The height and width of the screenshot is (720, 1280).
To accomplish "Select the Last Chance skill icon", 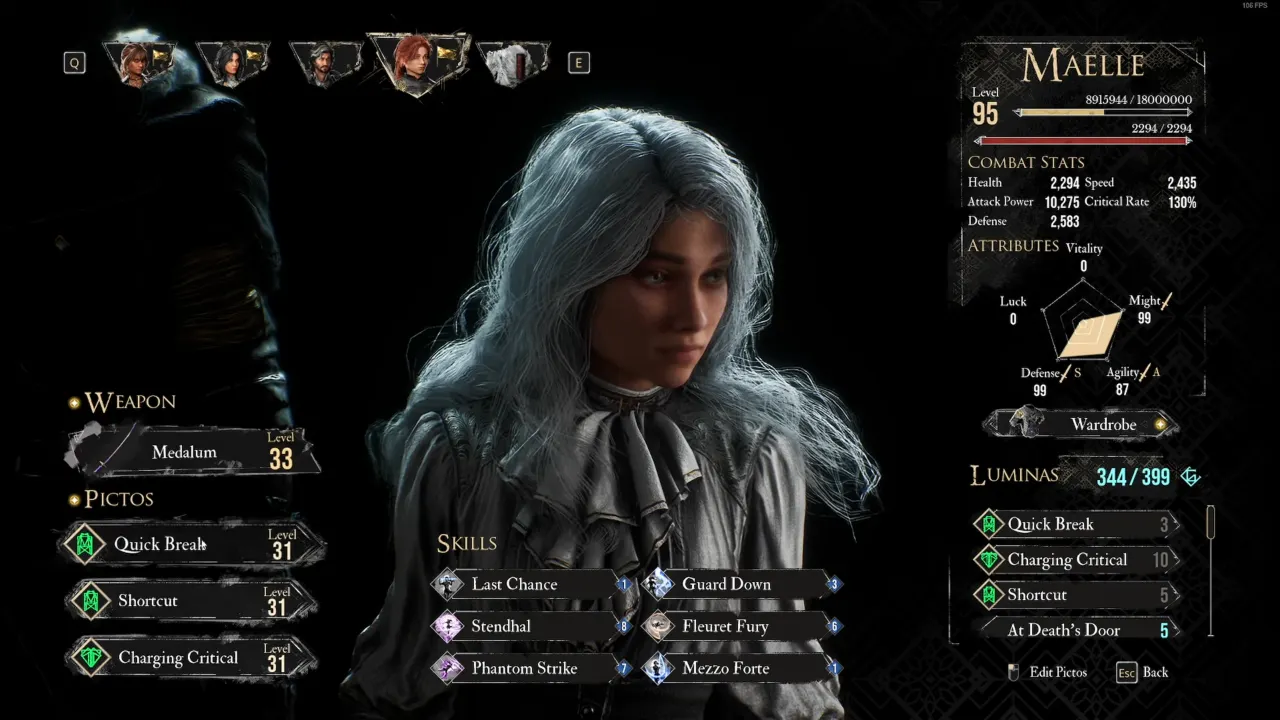I will pos(444,584).
